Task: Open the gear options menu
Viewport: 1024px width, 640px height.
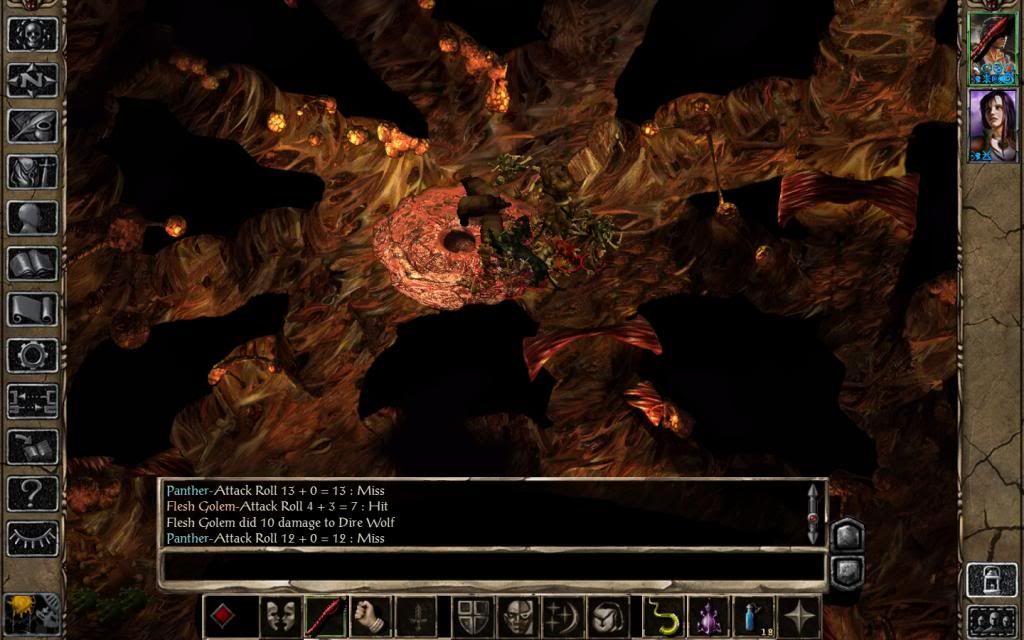Action: [32, 355]
